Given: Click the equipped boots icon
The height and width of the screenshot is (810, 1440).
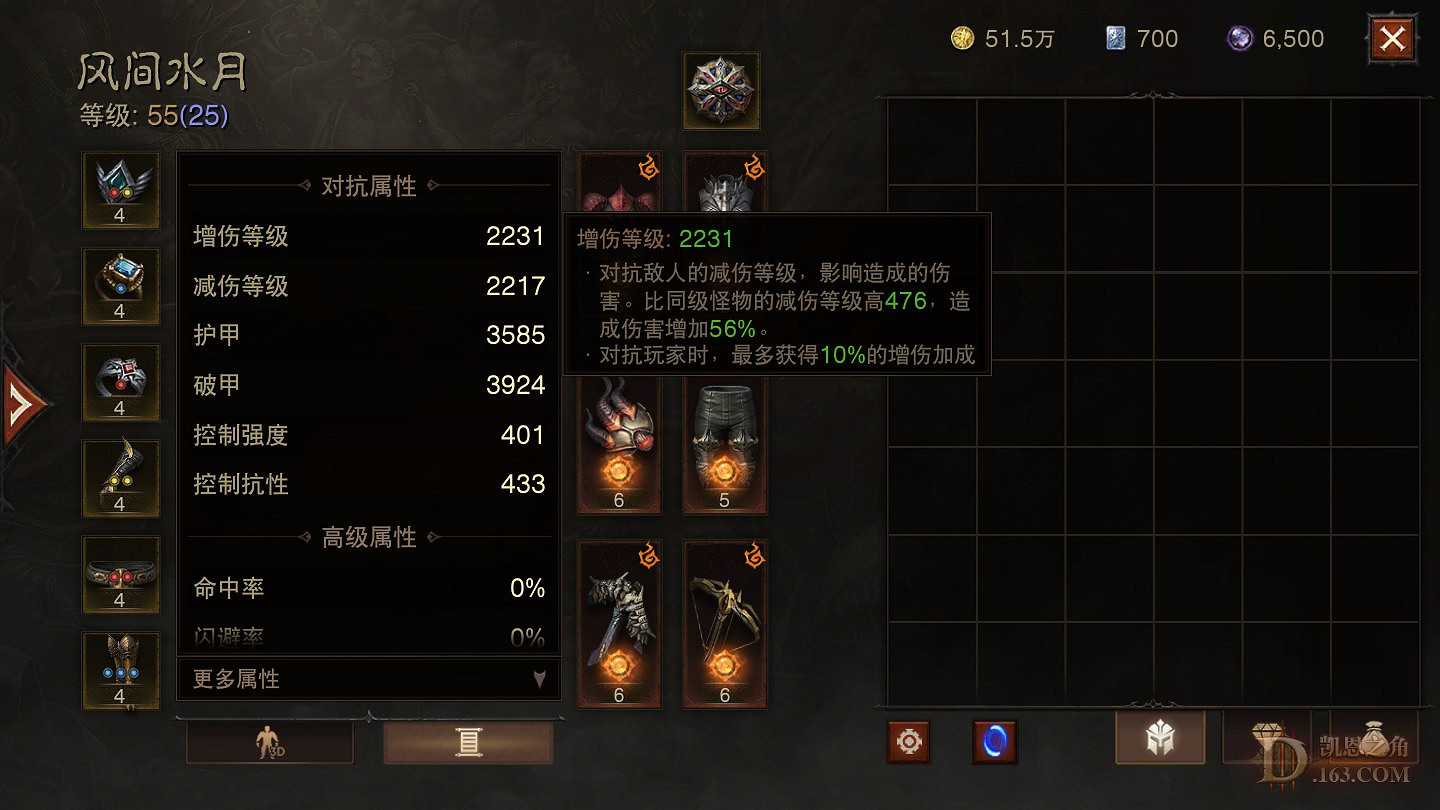Looking at the screenshot, I should tap(120, 478).
